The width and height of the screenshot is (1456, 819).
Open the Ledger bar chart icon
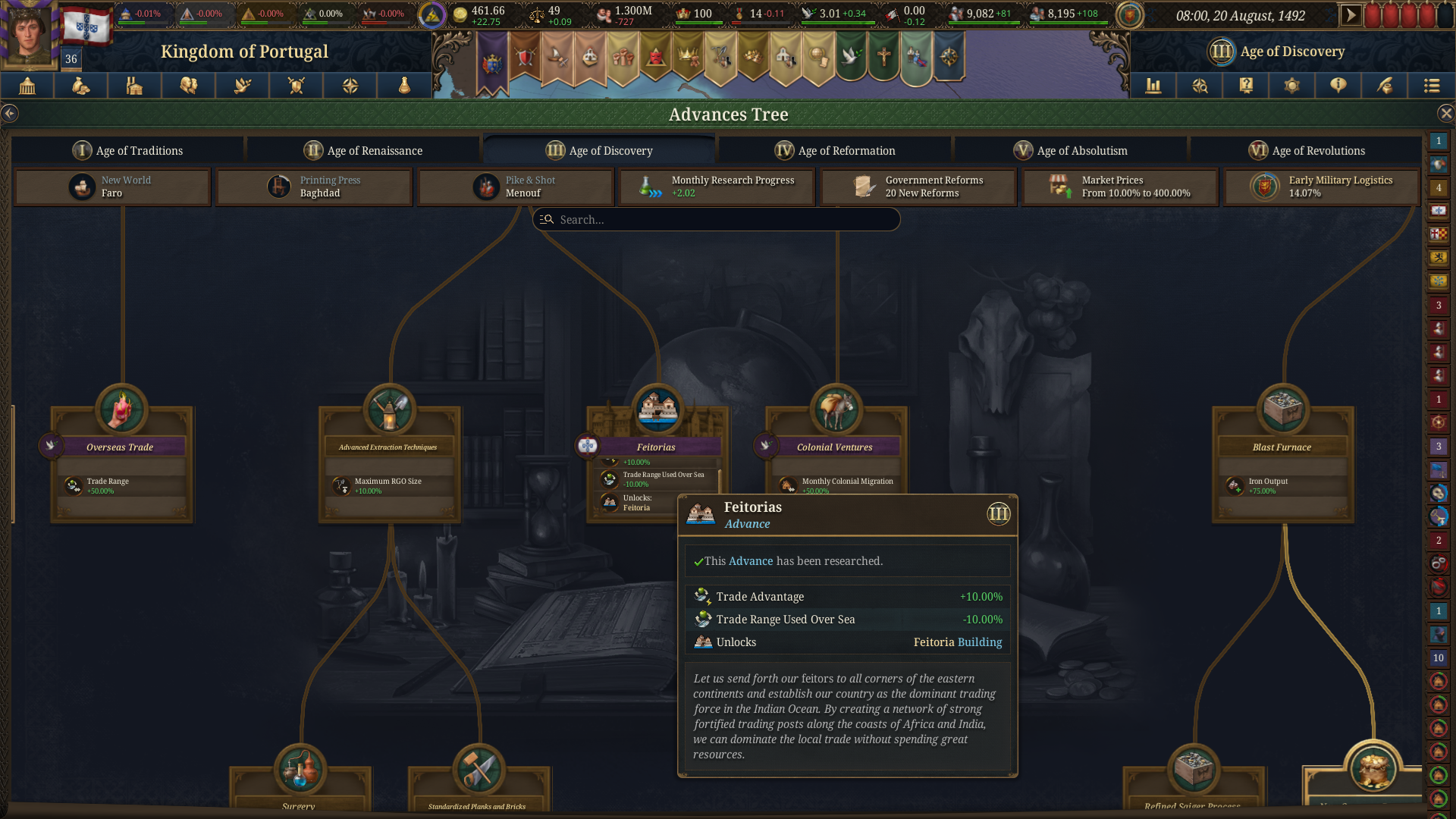click(x=1153, y=86)
